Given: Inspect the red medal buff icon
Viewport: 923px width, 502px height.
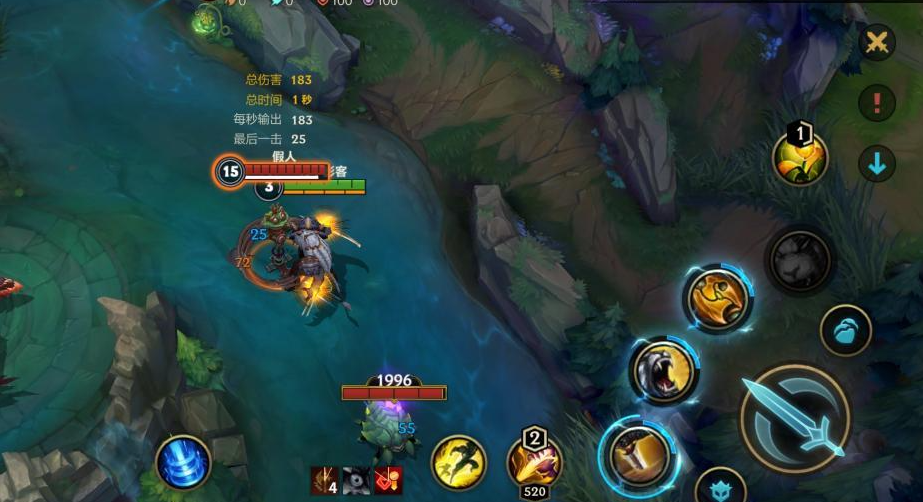Looking at the screenshot, I should click(x=388, y=481).
